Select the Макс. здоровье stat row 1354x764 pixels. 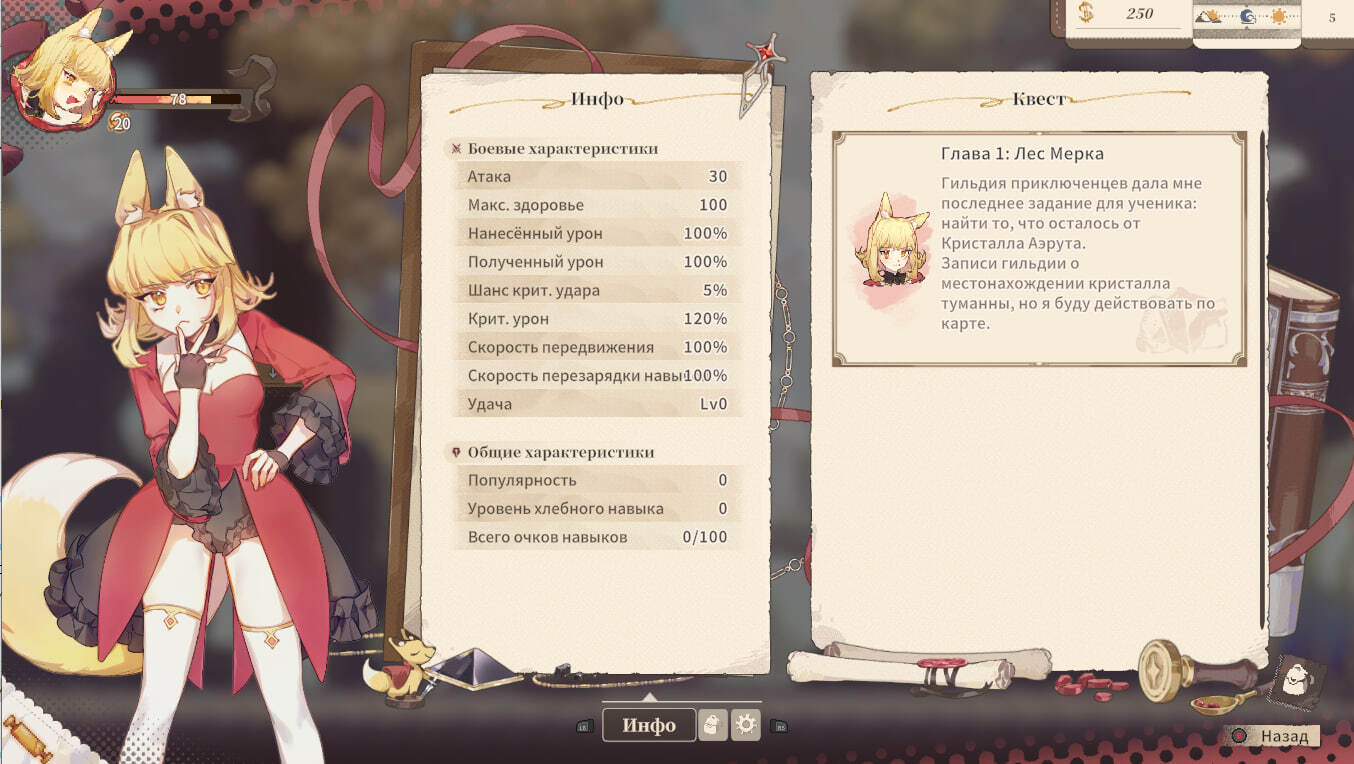(x=597, y=205)
